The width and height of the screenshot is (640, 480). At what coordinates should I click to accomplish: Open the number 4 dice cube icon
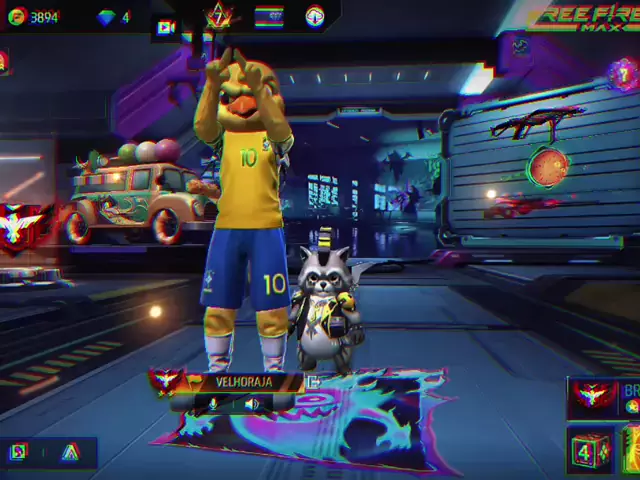[x=588, y=452]
